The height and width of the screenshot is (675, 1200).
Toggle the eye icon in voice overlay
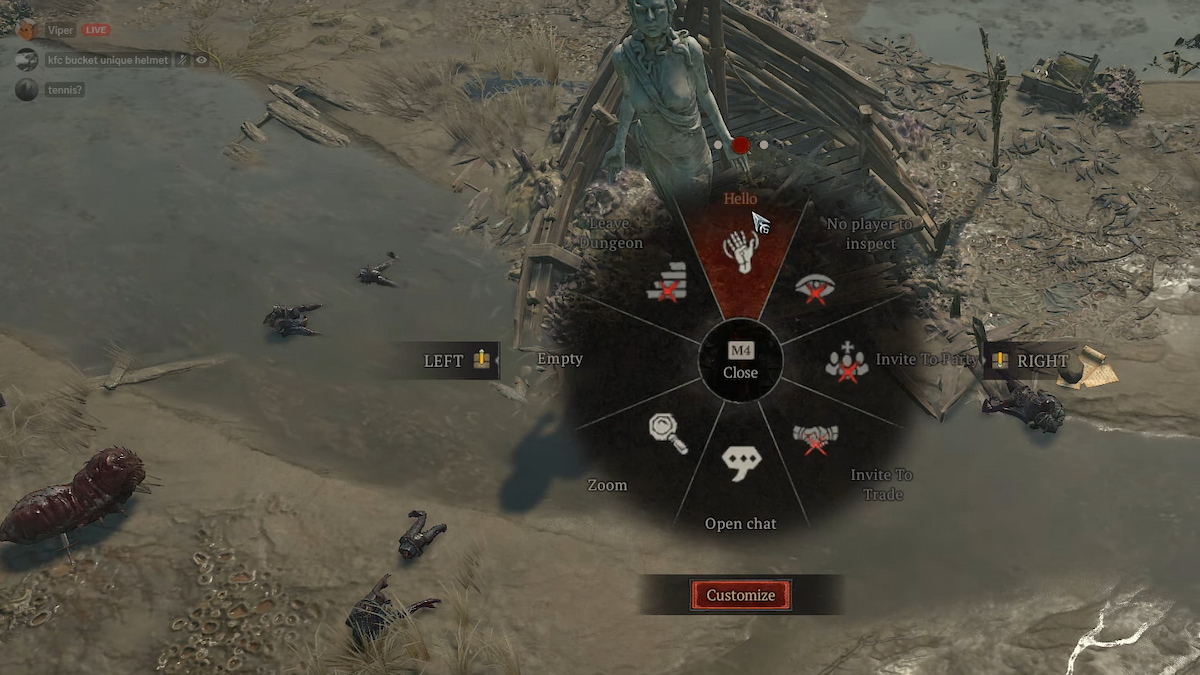point(202,60)
